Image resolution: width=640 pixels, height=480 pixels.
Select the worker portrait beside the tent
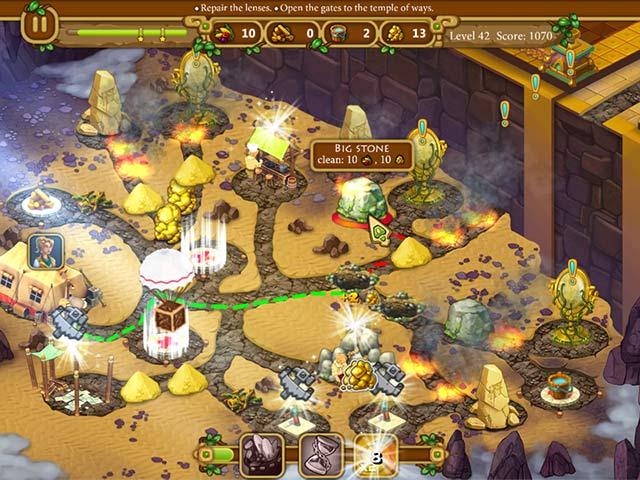(x=45, y=251)
